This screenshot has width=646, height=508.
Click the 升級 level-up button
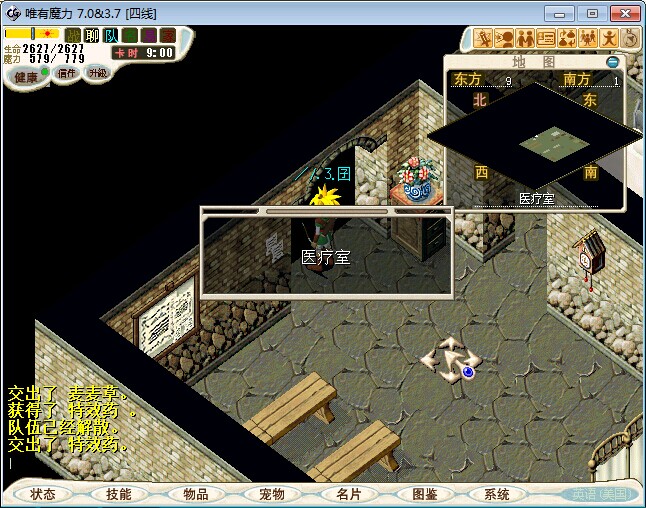pos(97,73)
